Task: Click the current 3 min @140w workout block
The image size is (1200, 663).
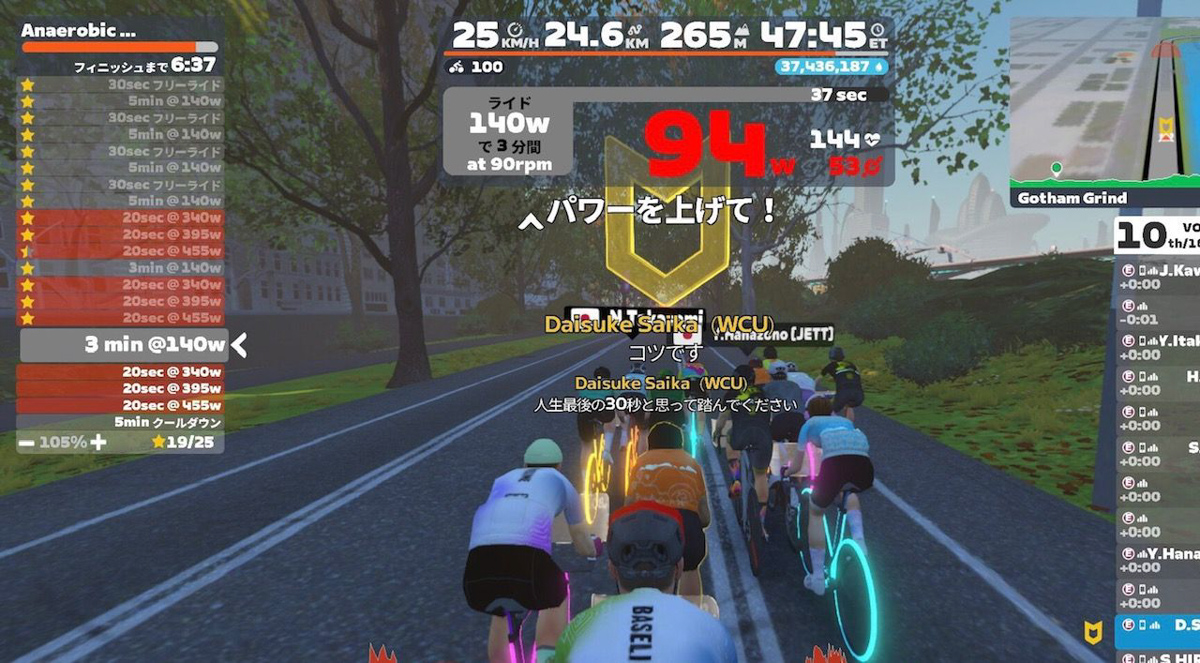Action: click(123, 345)
